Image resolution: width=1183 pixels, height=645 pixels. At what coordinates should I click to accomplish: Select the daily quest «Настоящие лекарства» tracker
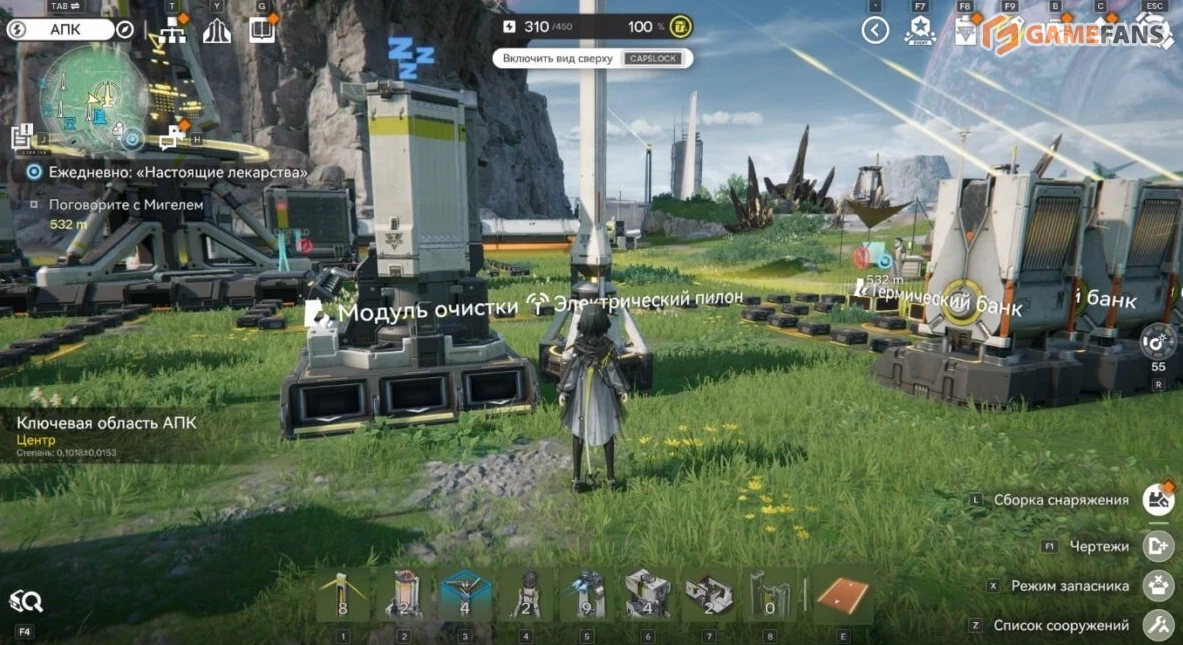click(x=170, y=172)
